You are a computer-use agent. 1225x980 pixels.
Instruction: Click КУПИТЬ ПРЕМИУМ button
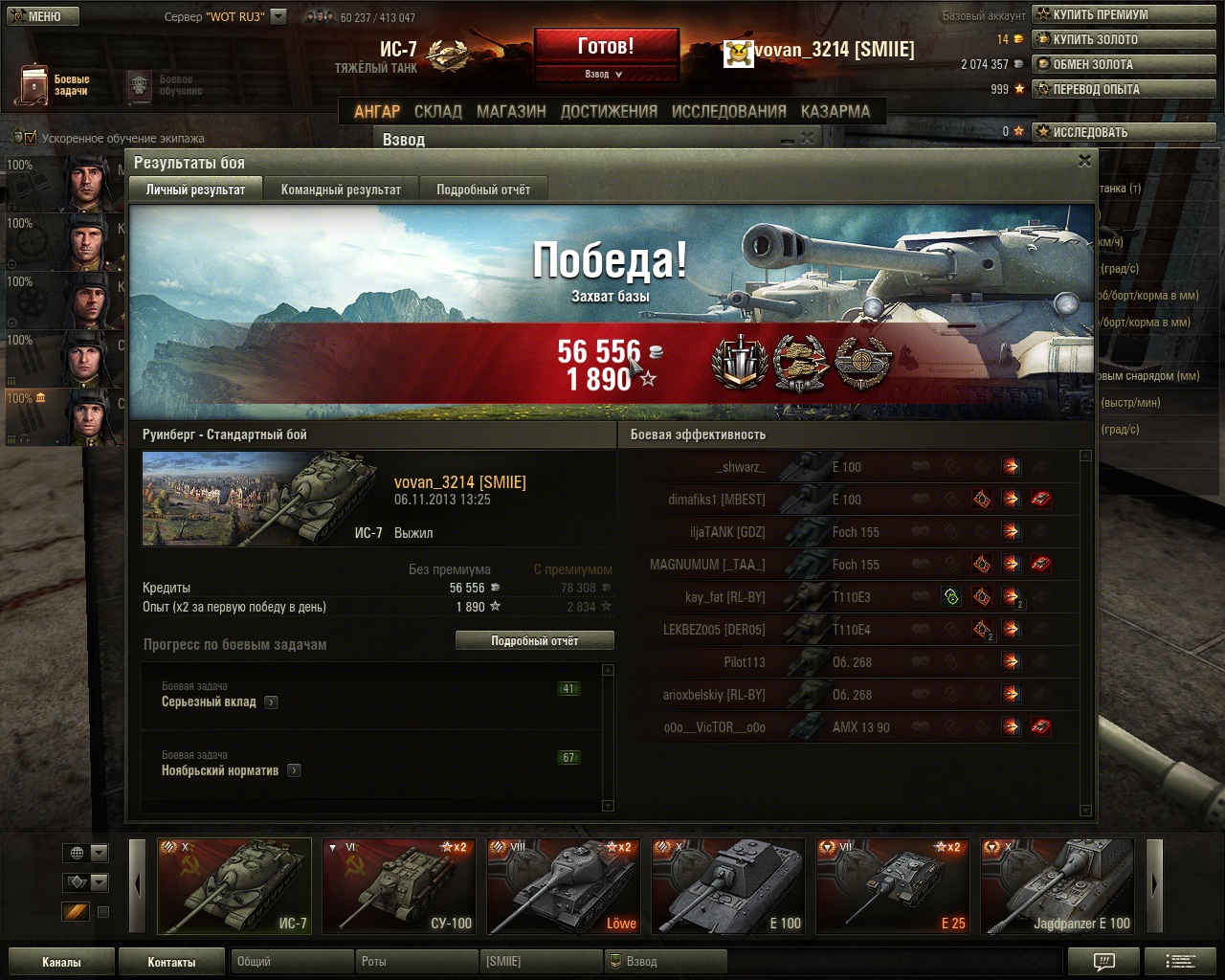tap(1123, 15)
